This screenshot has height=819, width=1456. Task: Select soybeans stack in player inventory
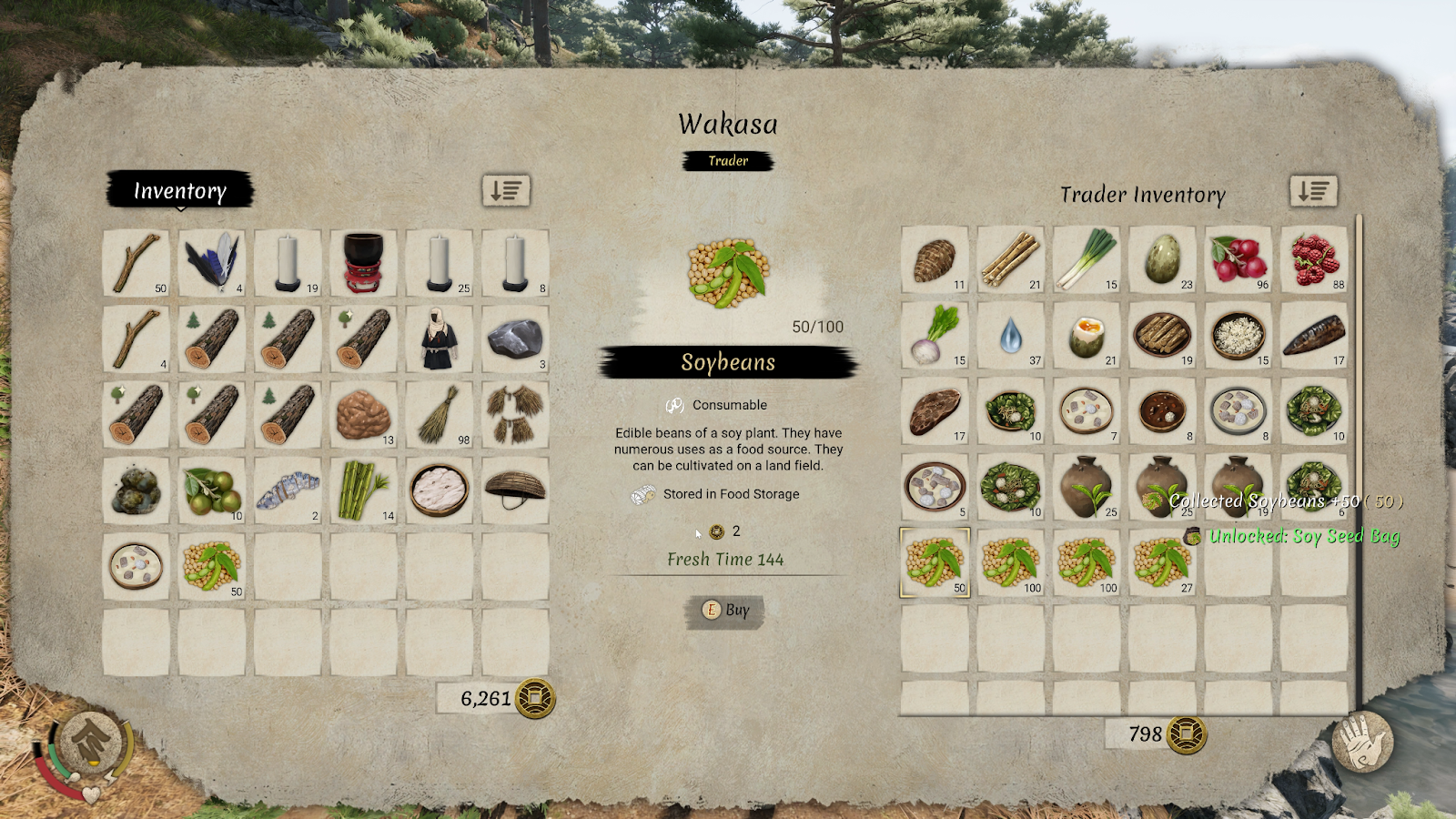coord(212,566)
